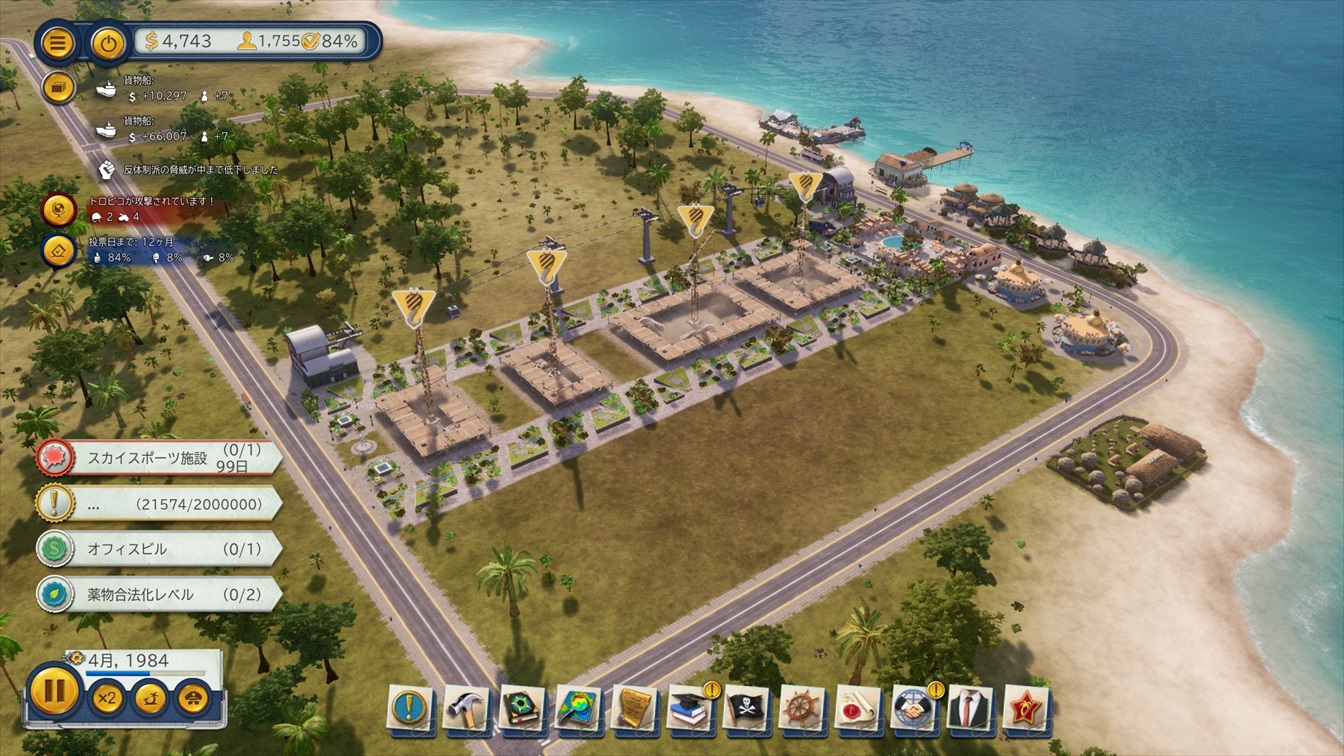Open the almanac book
The width and height of the screenshot is (1344, 756).
pos(522,707)
